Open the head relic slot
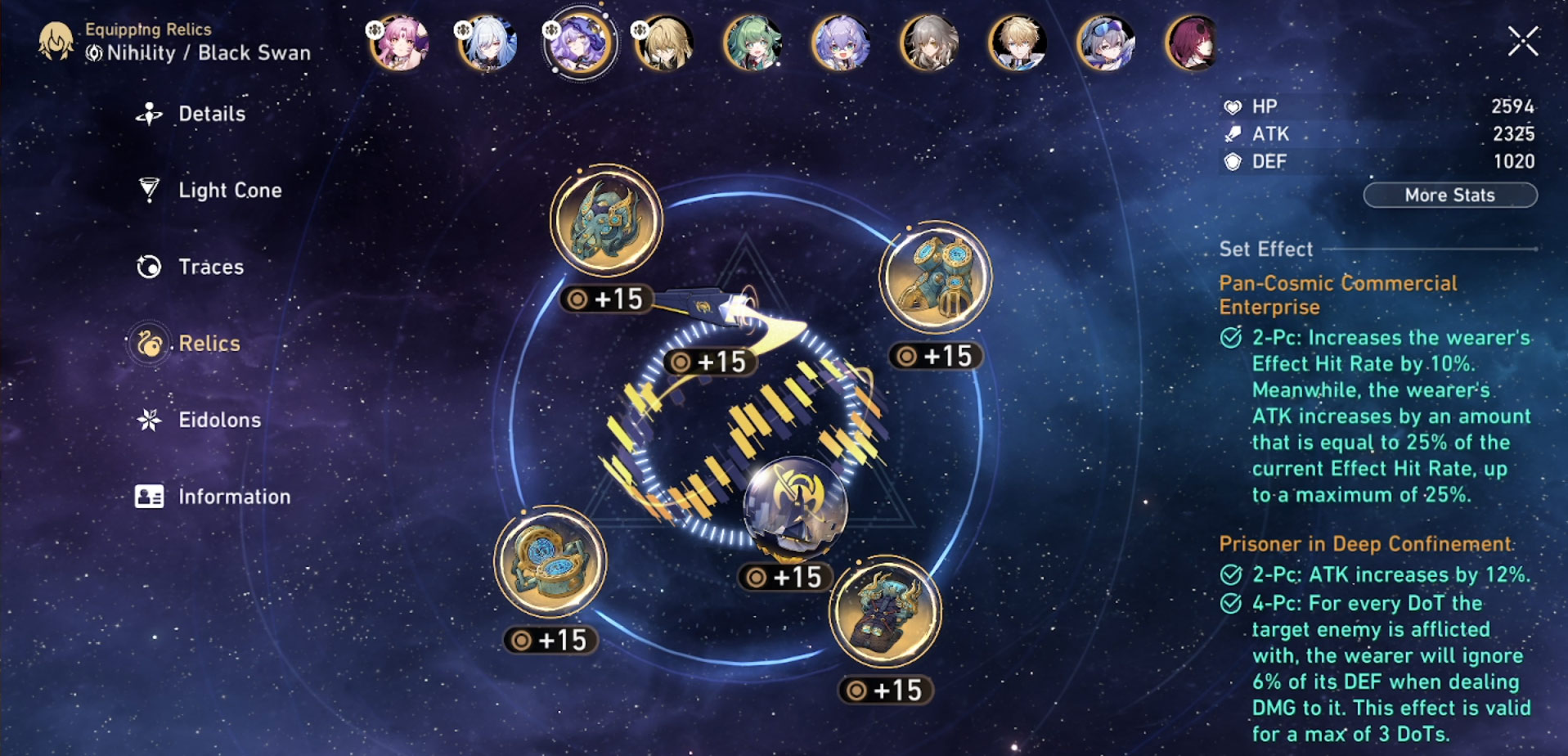The width and height of the screenshot is (1568, 756). click(606, 221)
